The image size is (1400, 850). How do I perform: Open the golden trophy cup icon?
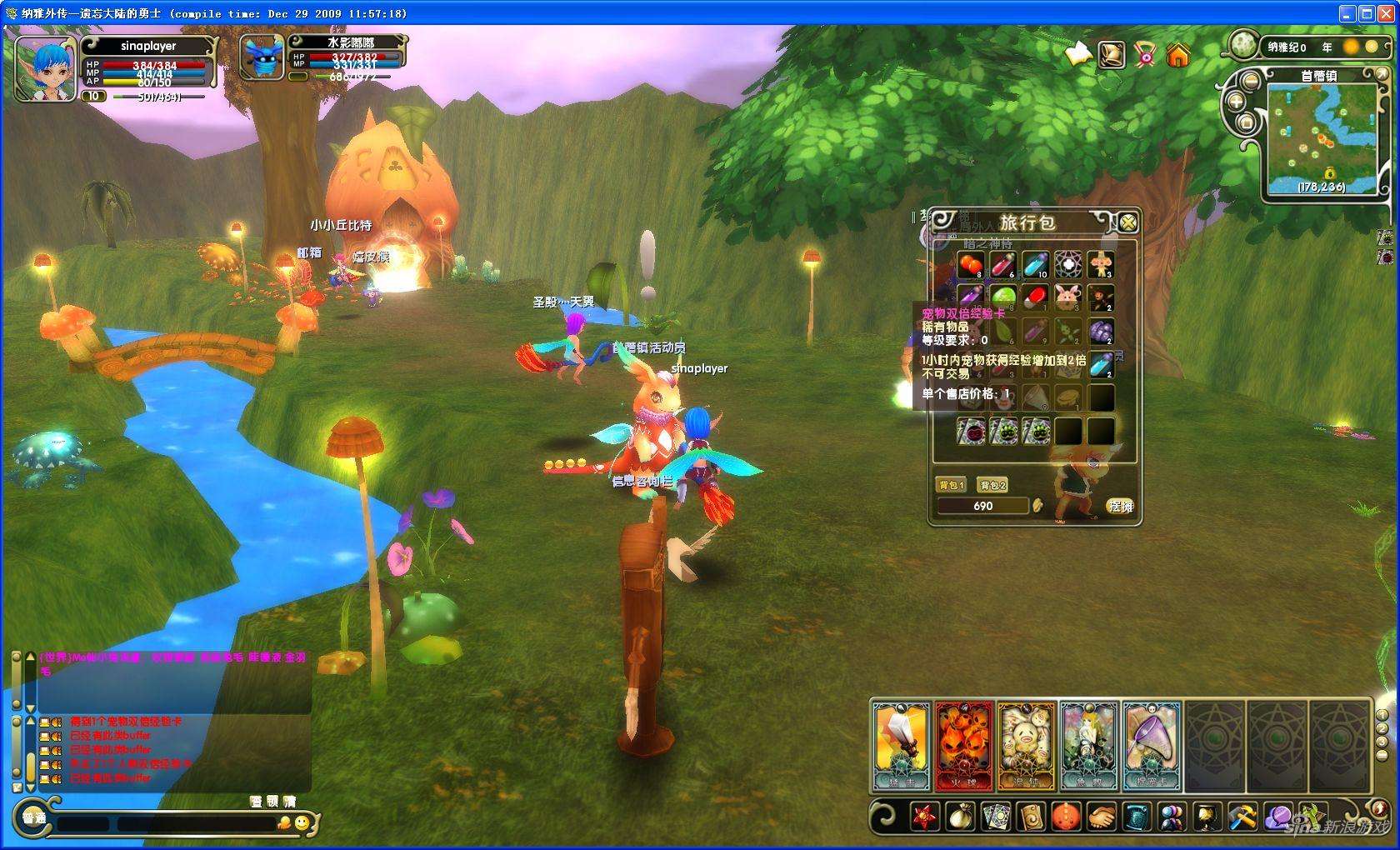coord(1206,817)
